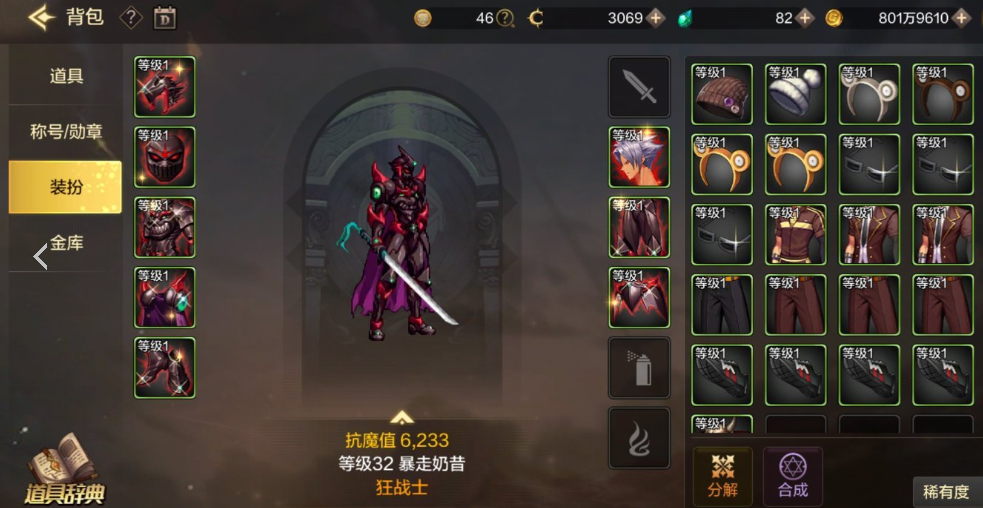Open the 称号/勋章 tab
The width and height of the screenshot is (983, 508).
pyautogui.click(x=66, y=131)
